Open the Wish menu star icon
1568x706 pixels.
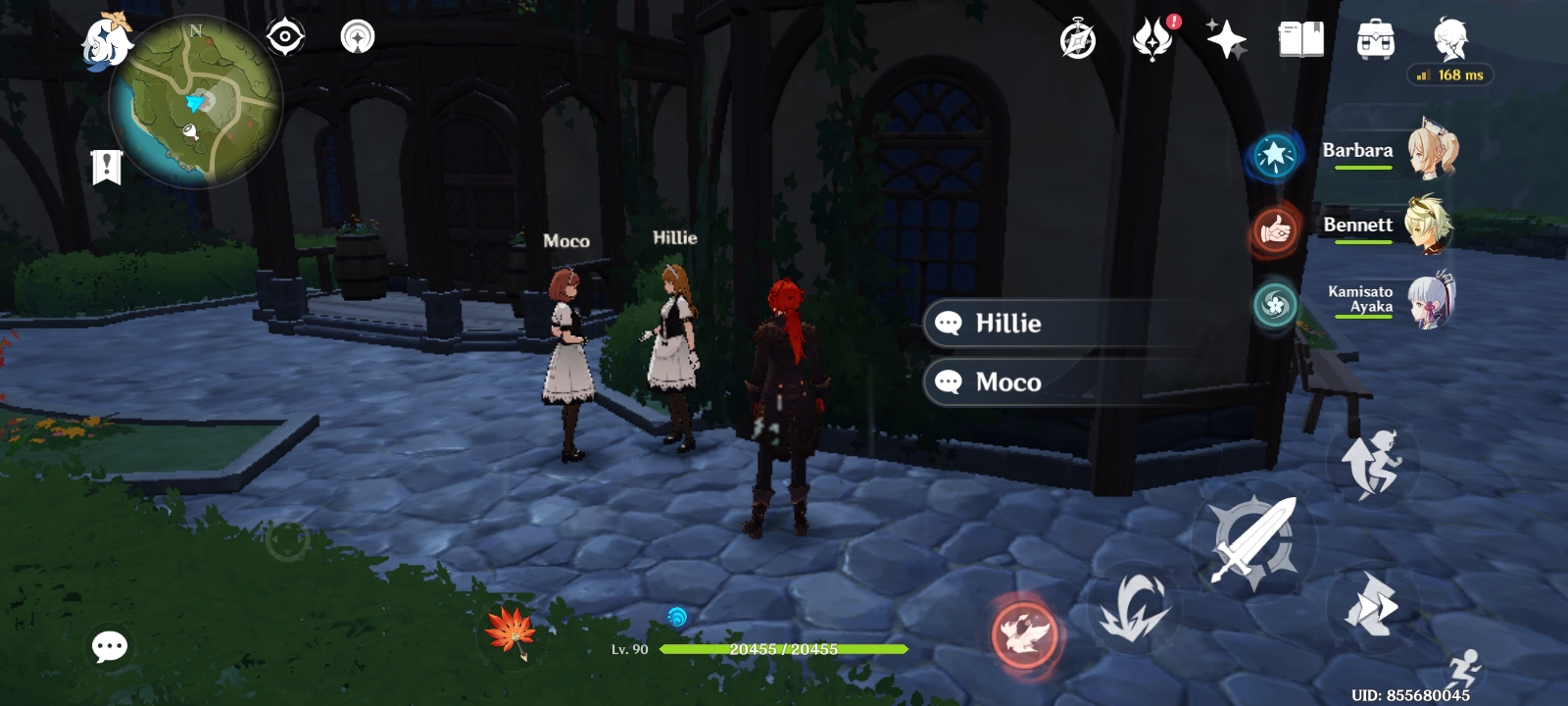(x=1152, y=41)
